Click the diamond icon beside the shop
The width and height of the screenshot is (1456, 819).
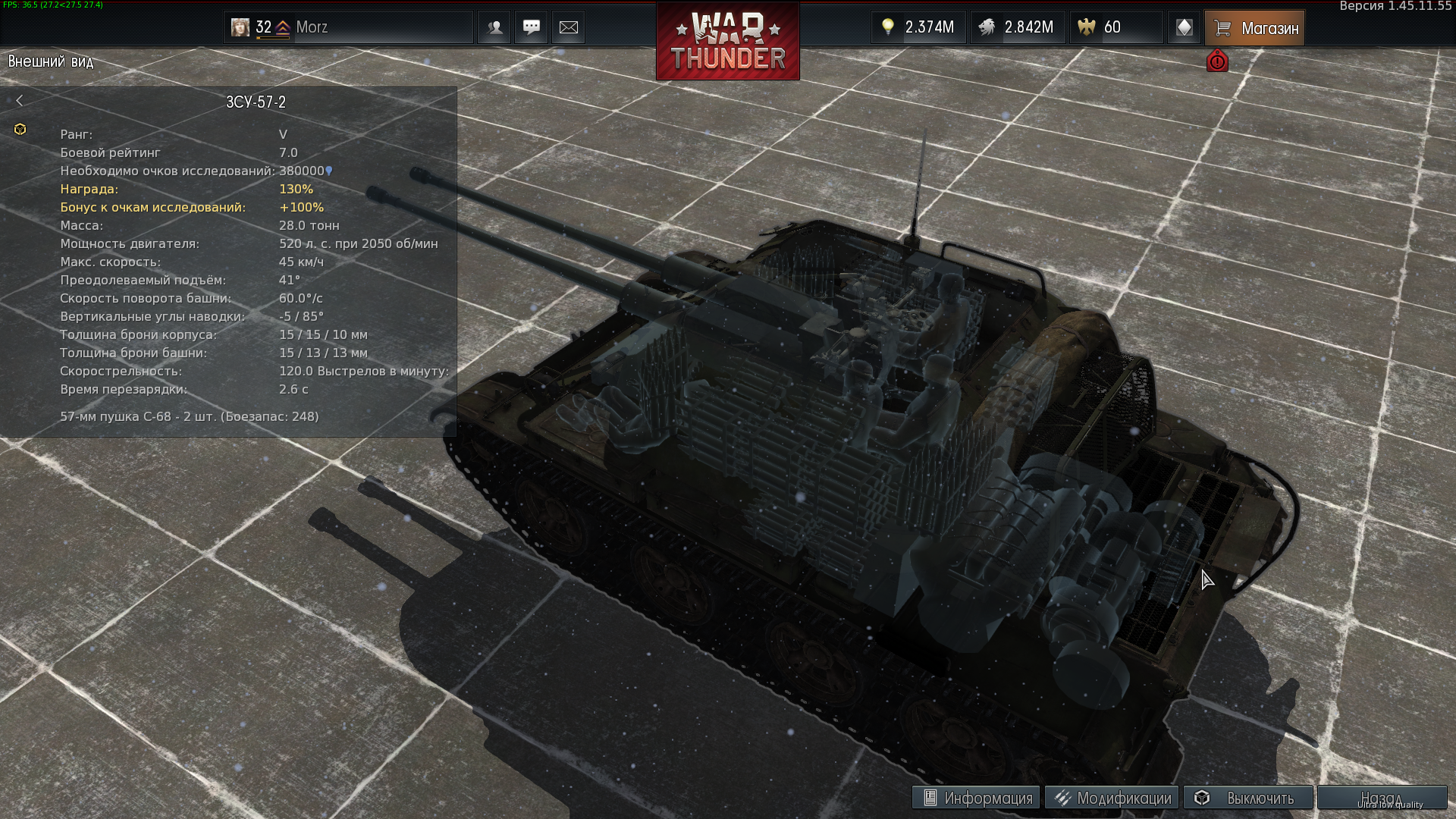pyautogui.click(x=1184, y=28)
